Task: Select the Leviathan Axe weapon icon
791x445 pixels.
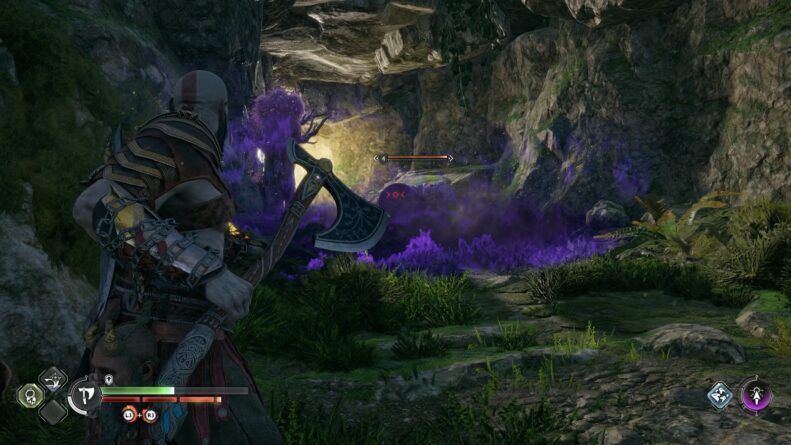Action: point(84,396)
